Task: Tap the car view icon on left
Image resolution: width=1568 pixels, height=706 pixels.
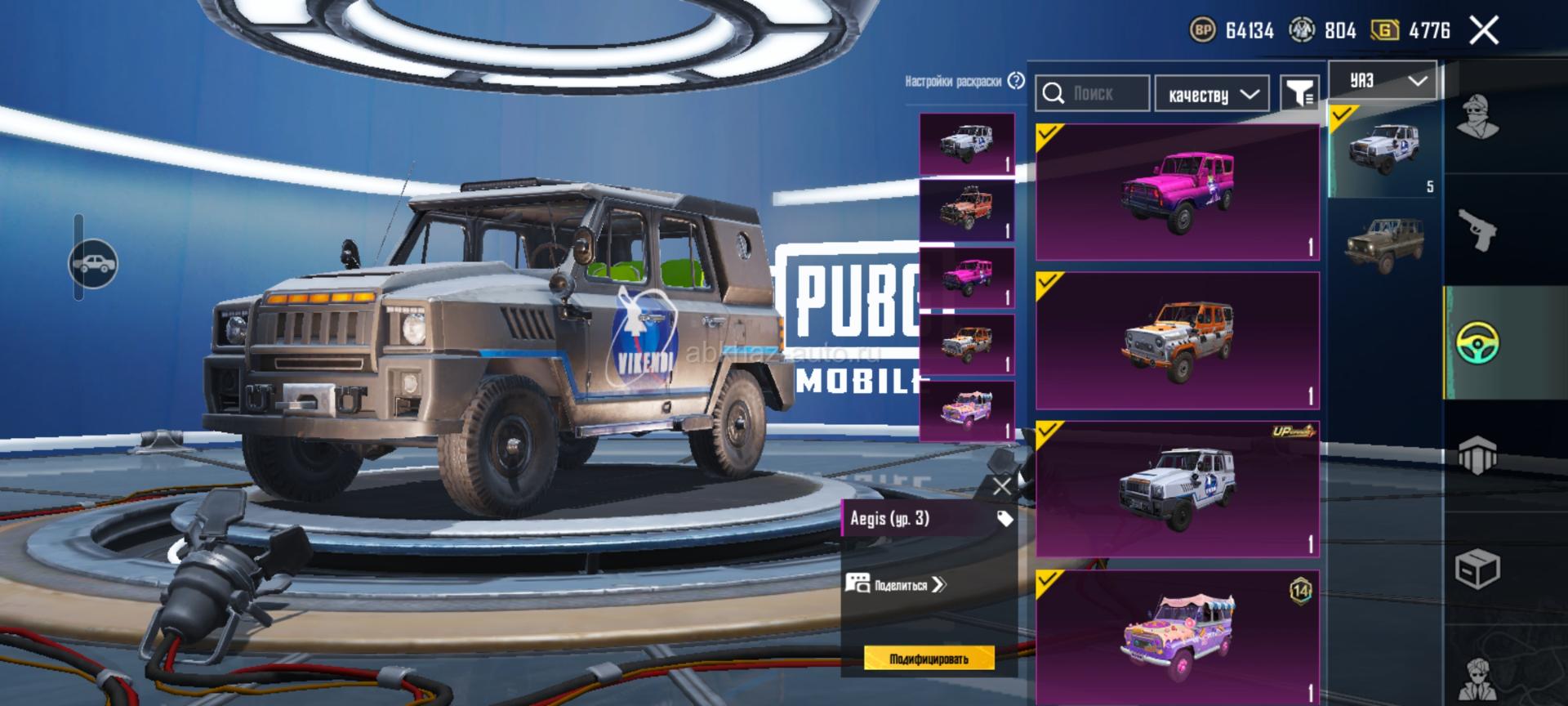Action: tap(94, 263)
